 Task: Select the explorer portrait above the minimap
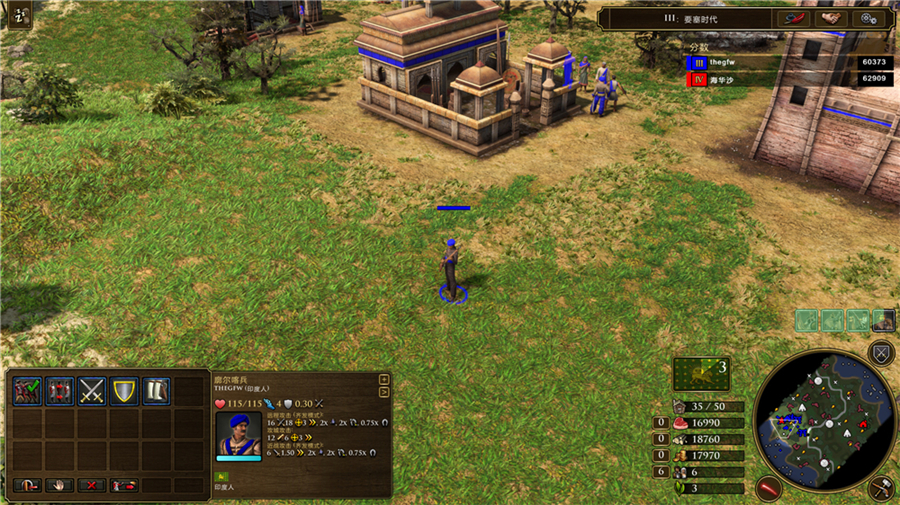(x=883, y=320)
